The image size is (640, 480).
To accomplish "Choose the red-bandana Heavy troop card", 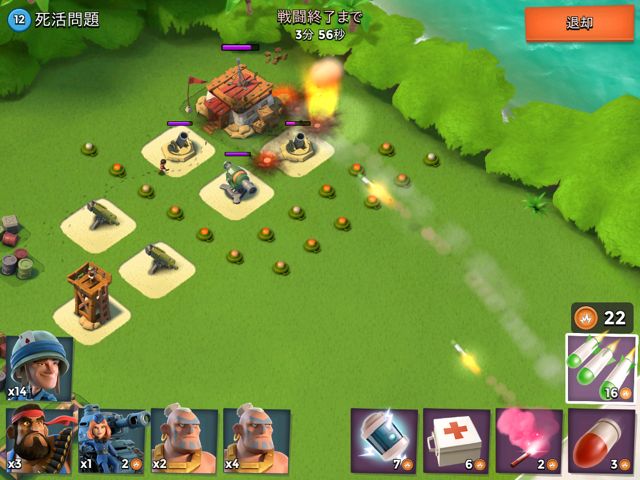I will click(x=38, y=439).
